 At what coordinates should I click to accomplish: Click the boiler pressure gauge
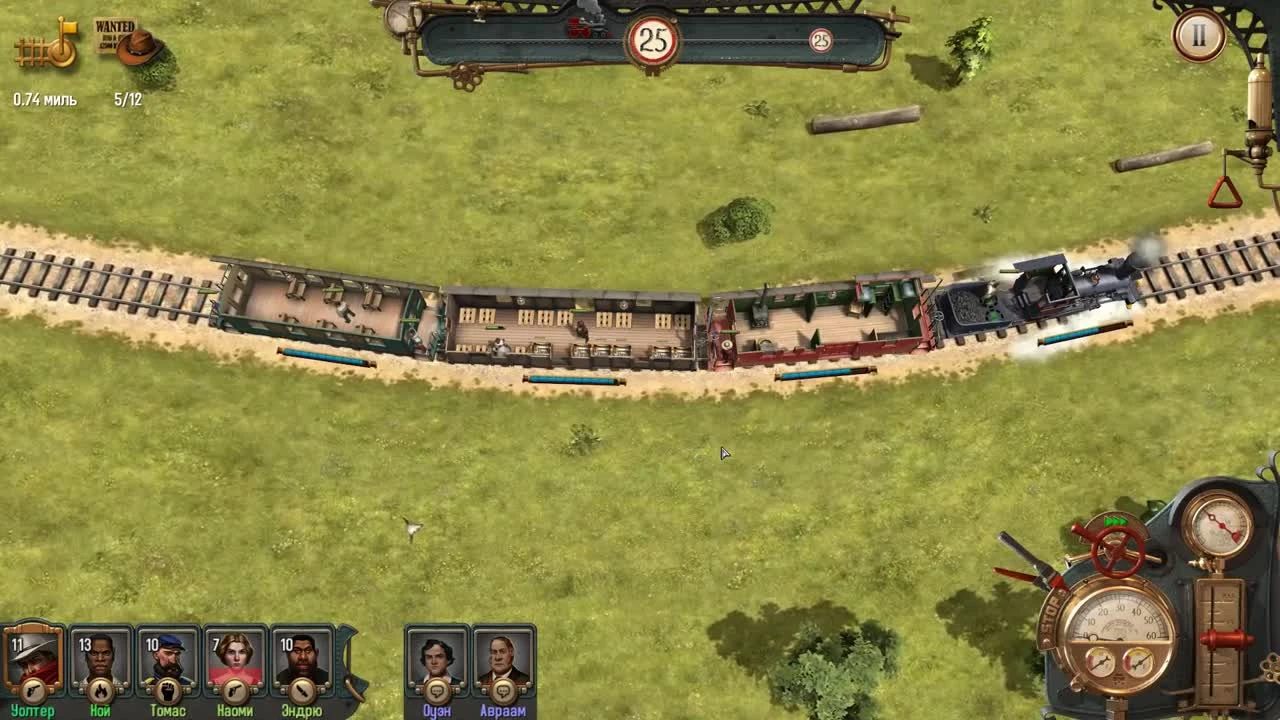1220,523
